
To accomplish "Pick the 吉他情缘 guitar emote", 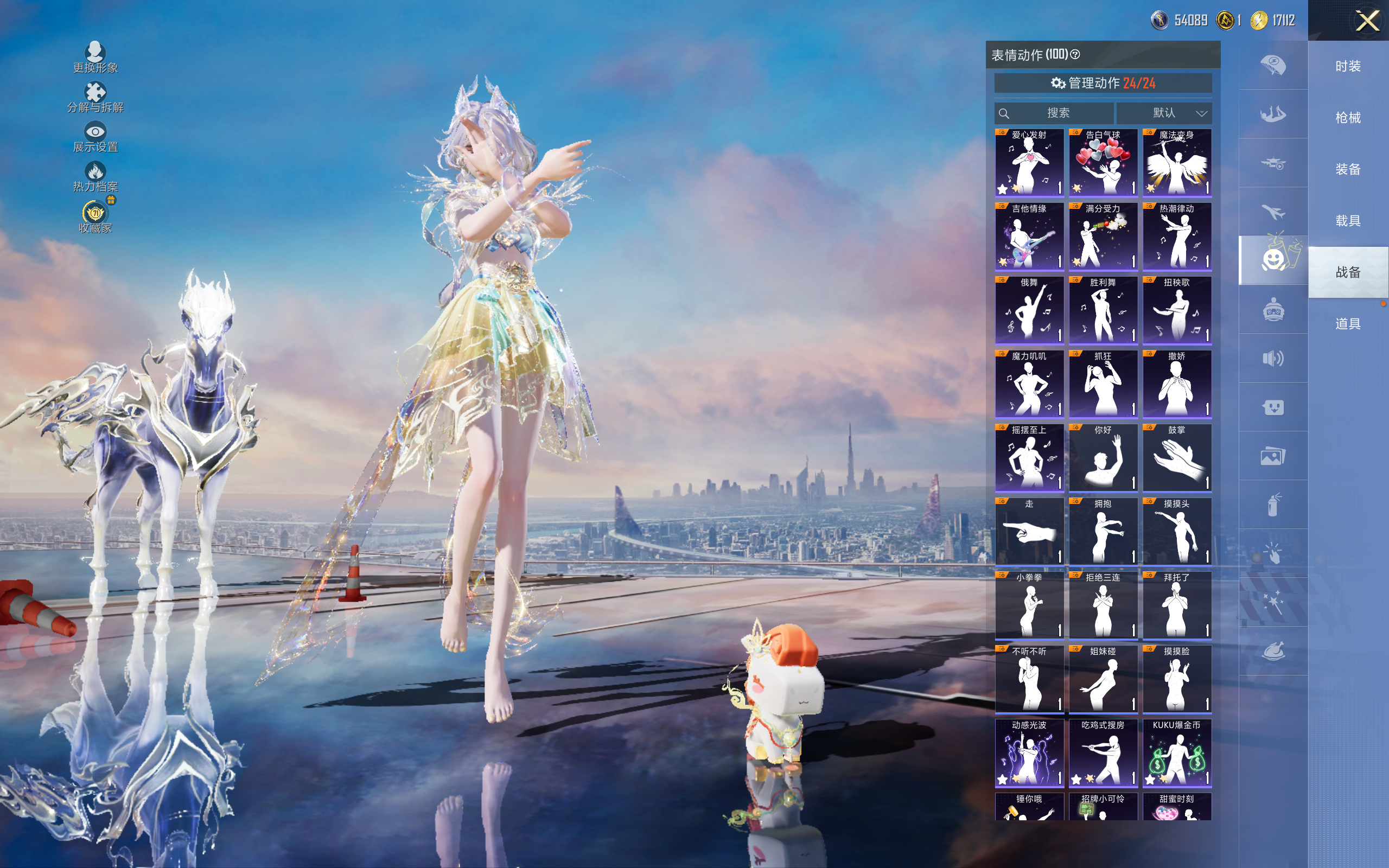I will (x=1029, y=237).
